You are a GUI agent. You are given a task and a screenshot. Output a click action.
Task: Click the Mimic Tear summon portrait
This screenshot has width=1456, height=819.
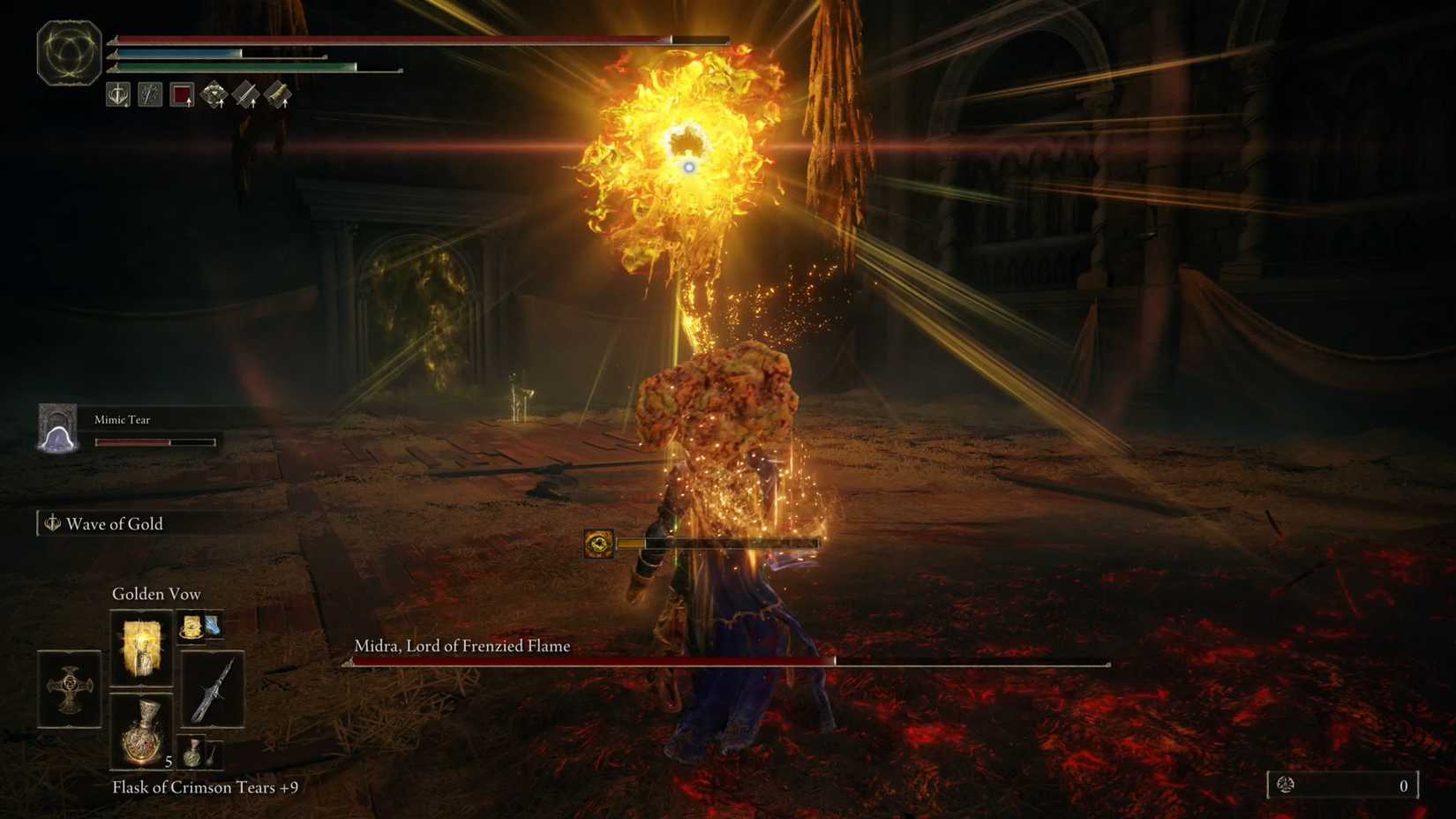click(x=57, y=430)
